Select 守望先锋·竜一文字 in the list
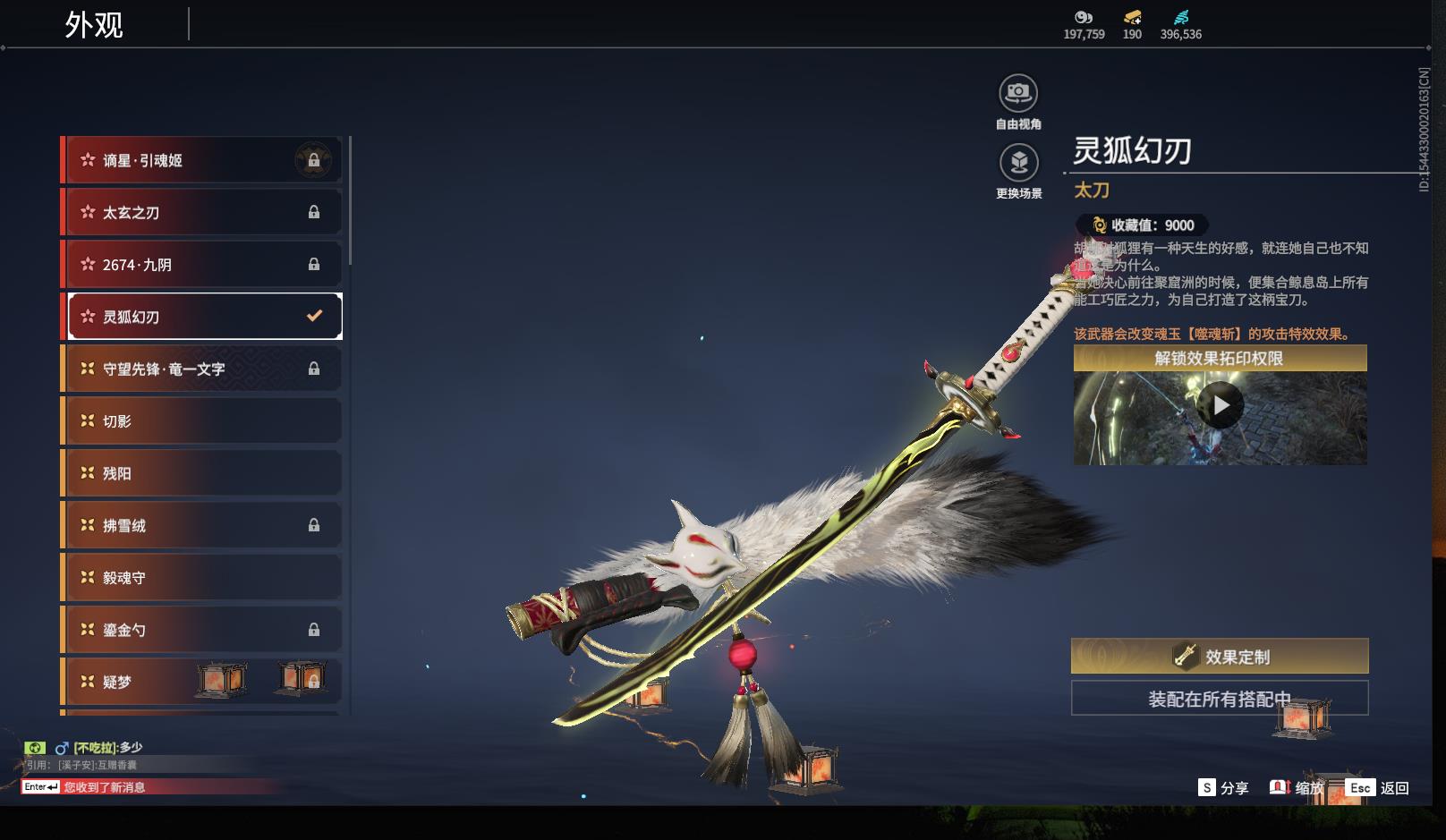1446x840 pixels. pyautogui.click(x=204, y=369)
